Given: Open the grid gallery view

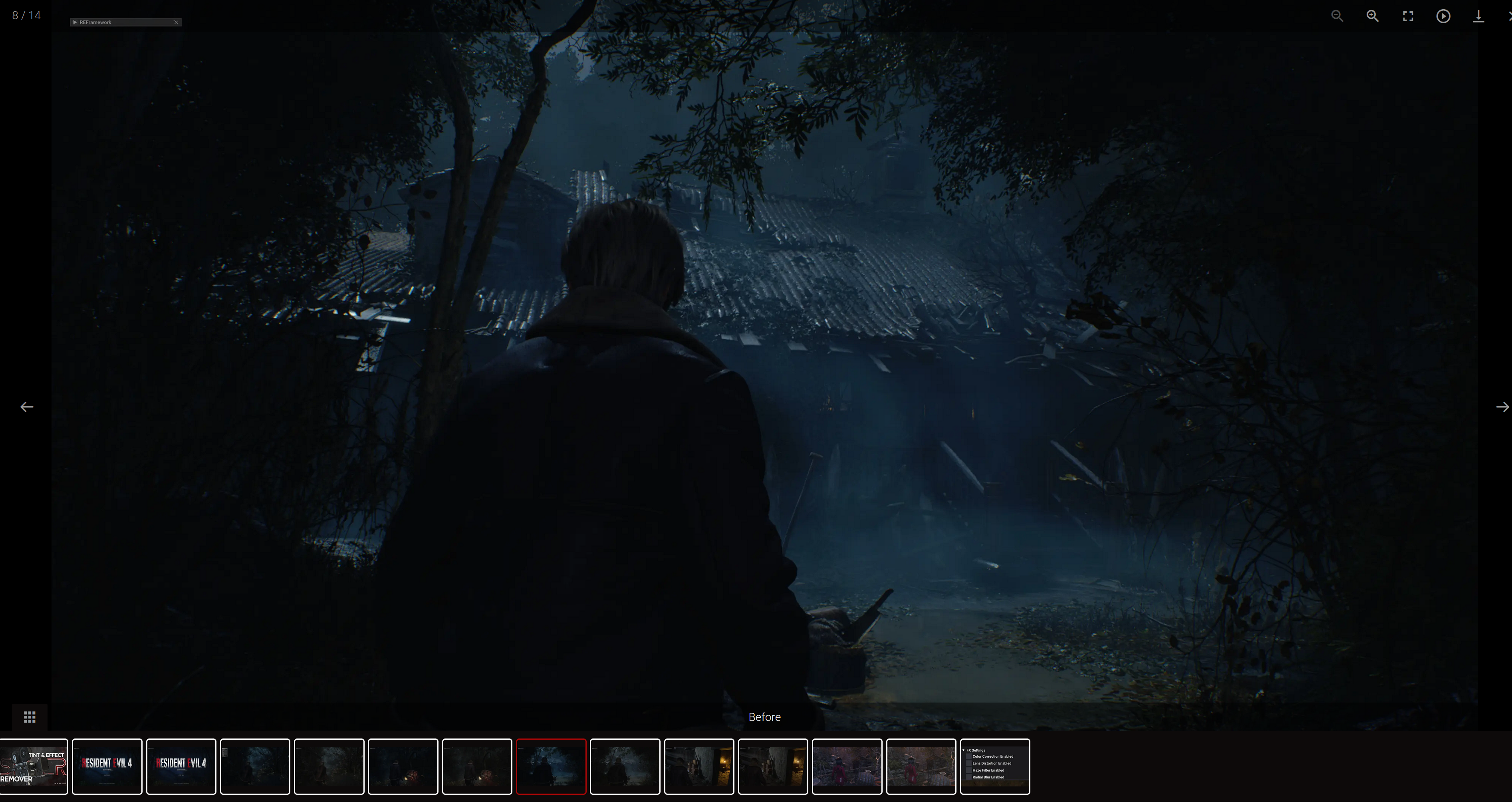Looking at the screenshot, I should click(29, 717).
